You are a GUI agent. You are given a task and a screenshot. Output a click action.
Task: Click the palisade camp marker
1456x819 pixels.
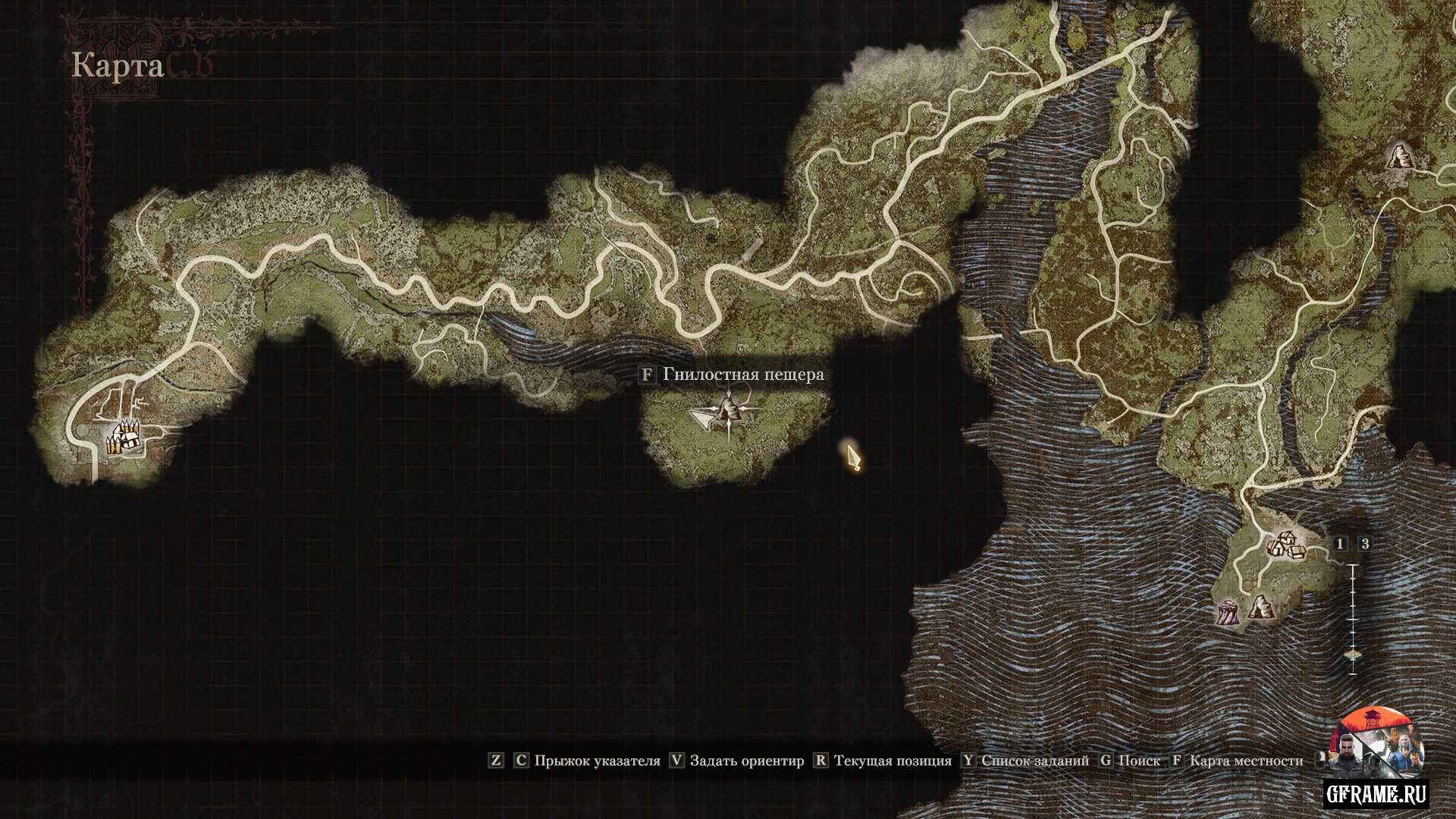click(121, 438)
